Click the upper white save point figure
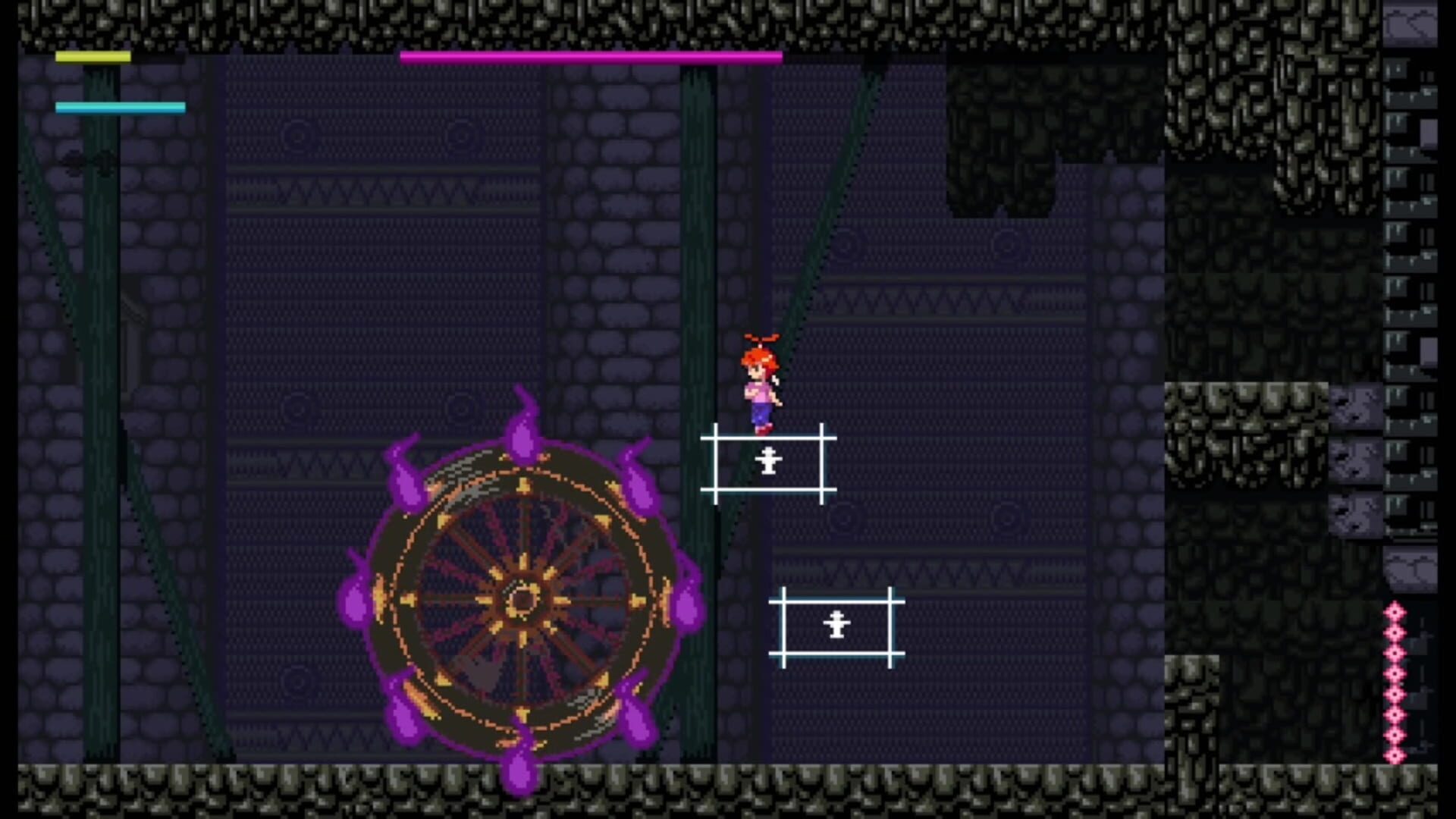Screen dimensions: 1456x819 pyautogui.click(x=767, y=461)
